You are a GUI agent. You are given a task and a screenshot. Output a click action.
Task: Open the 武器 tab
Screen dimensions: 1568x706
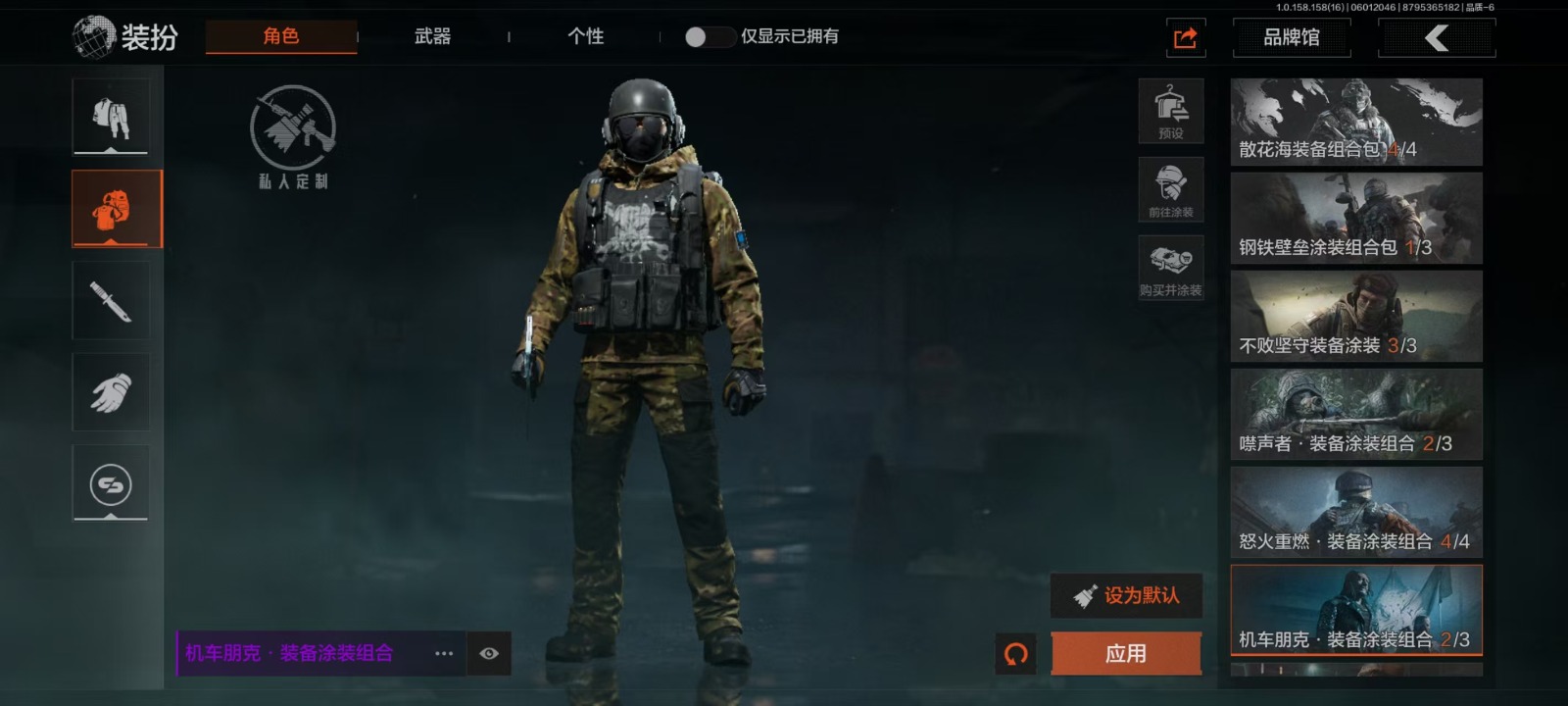[x=432, y=36]
